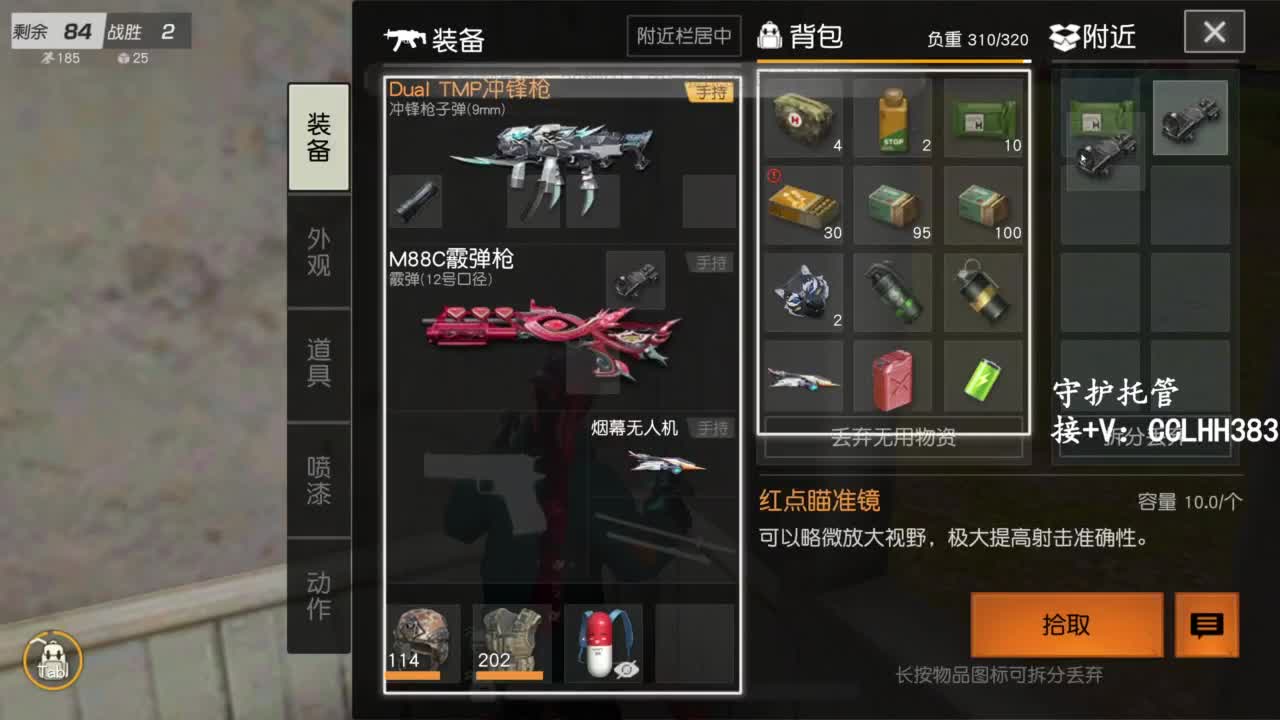Click the tiger mask icon showing x2
Image resolution: width=1280 pixels, height=720 pixels.
804,292
